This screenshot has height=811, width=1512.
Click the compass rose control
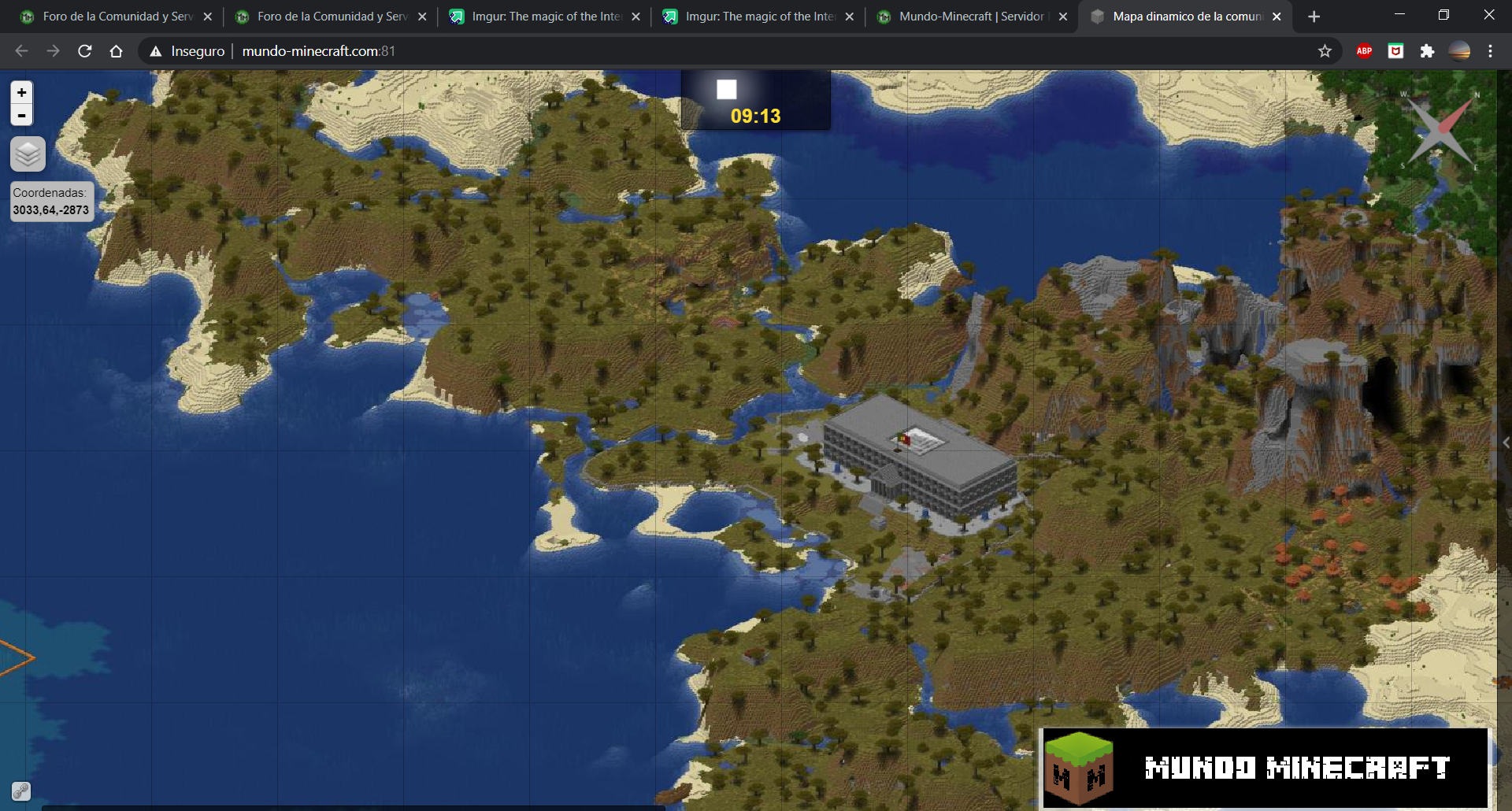[1440, 130]
